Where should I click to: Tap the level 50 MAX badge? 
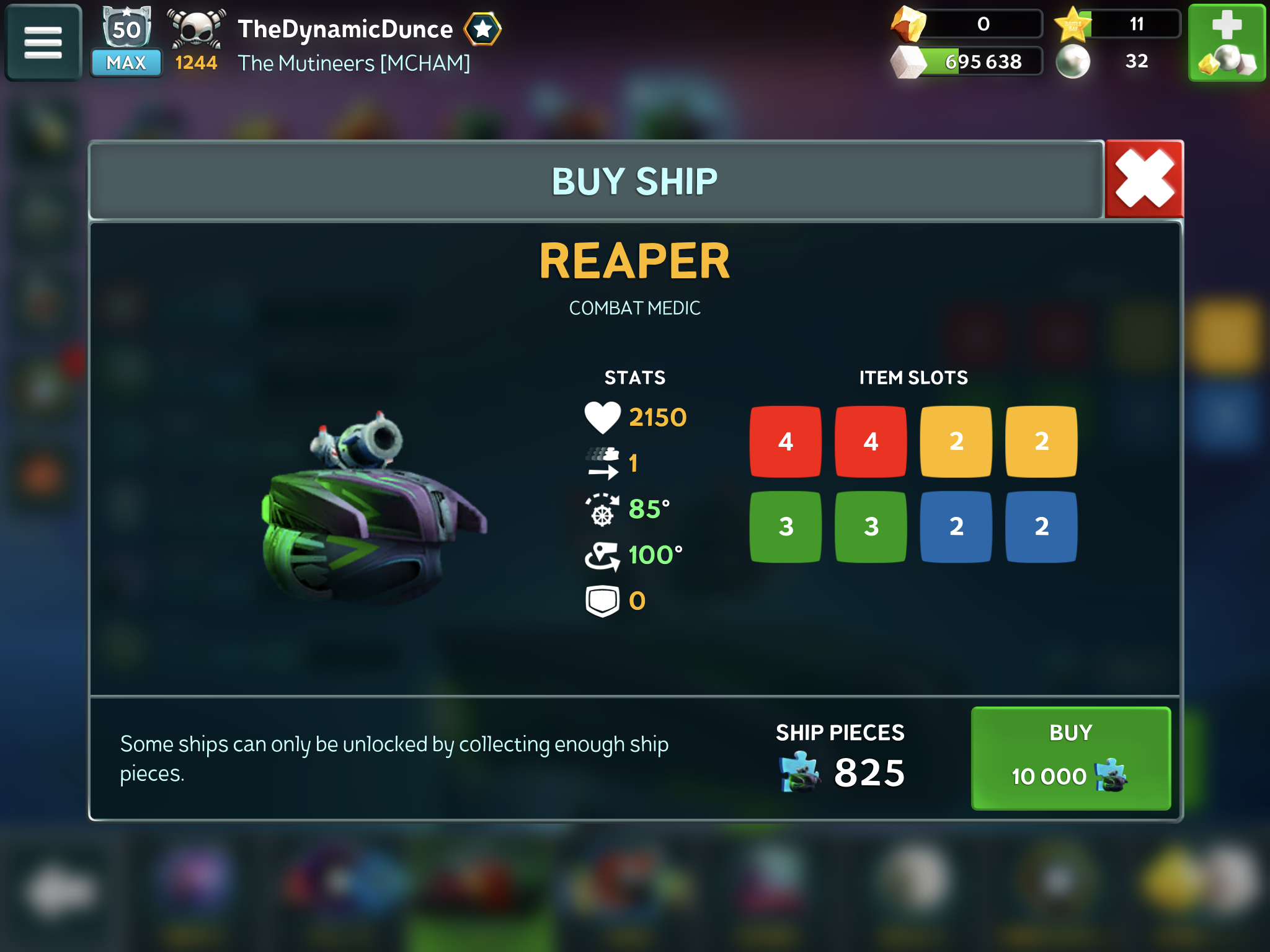(x=127, y=42)
